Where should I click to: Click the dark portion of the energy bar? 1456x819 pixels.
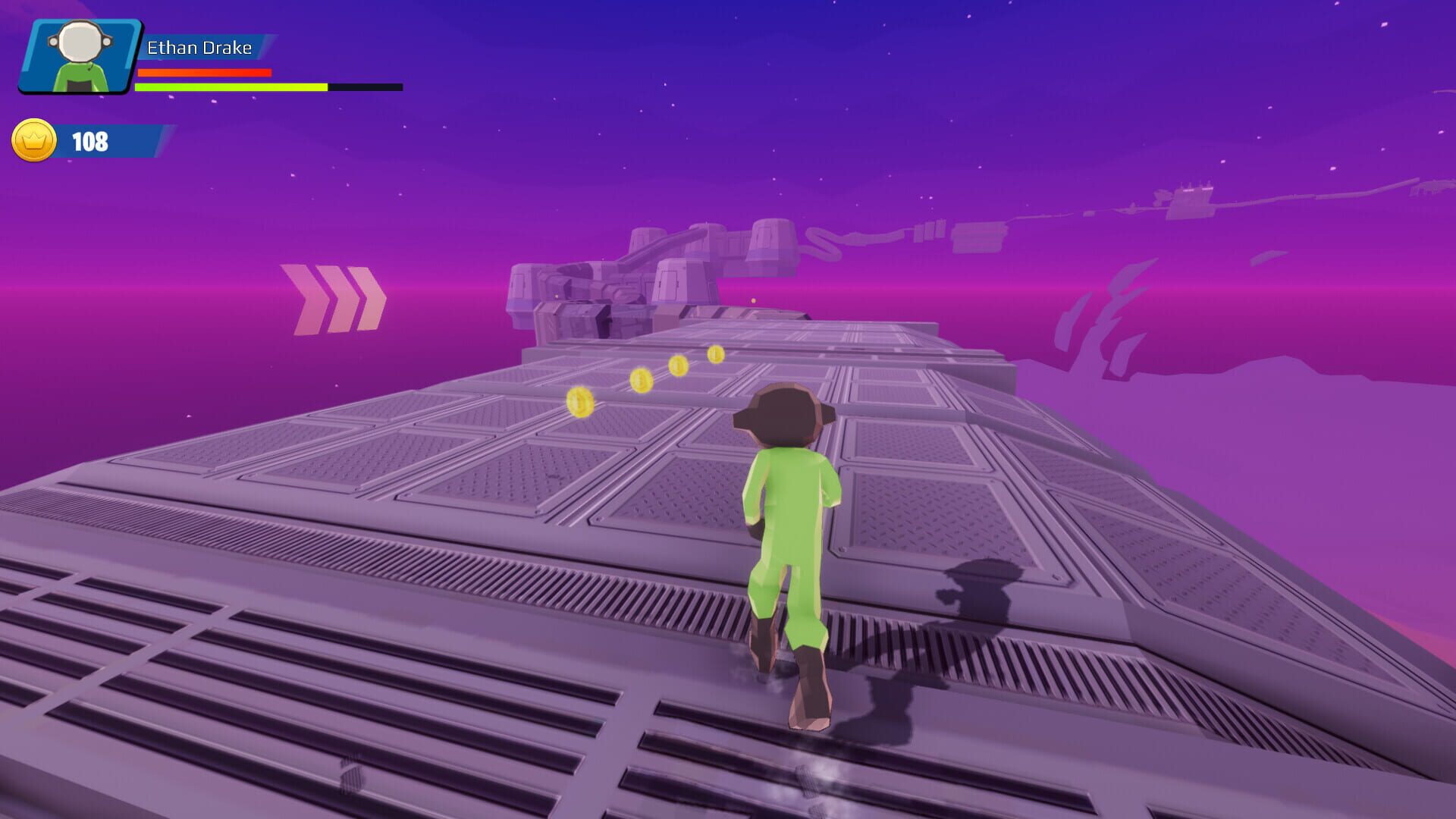click(x=364, y=86)
